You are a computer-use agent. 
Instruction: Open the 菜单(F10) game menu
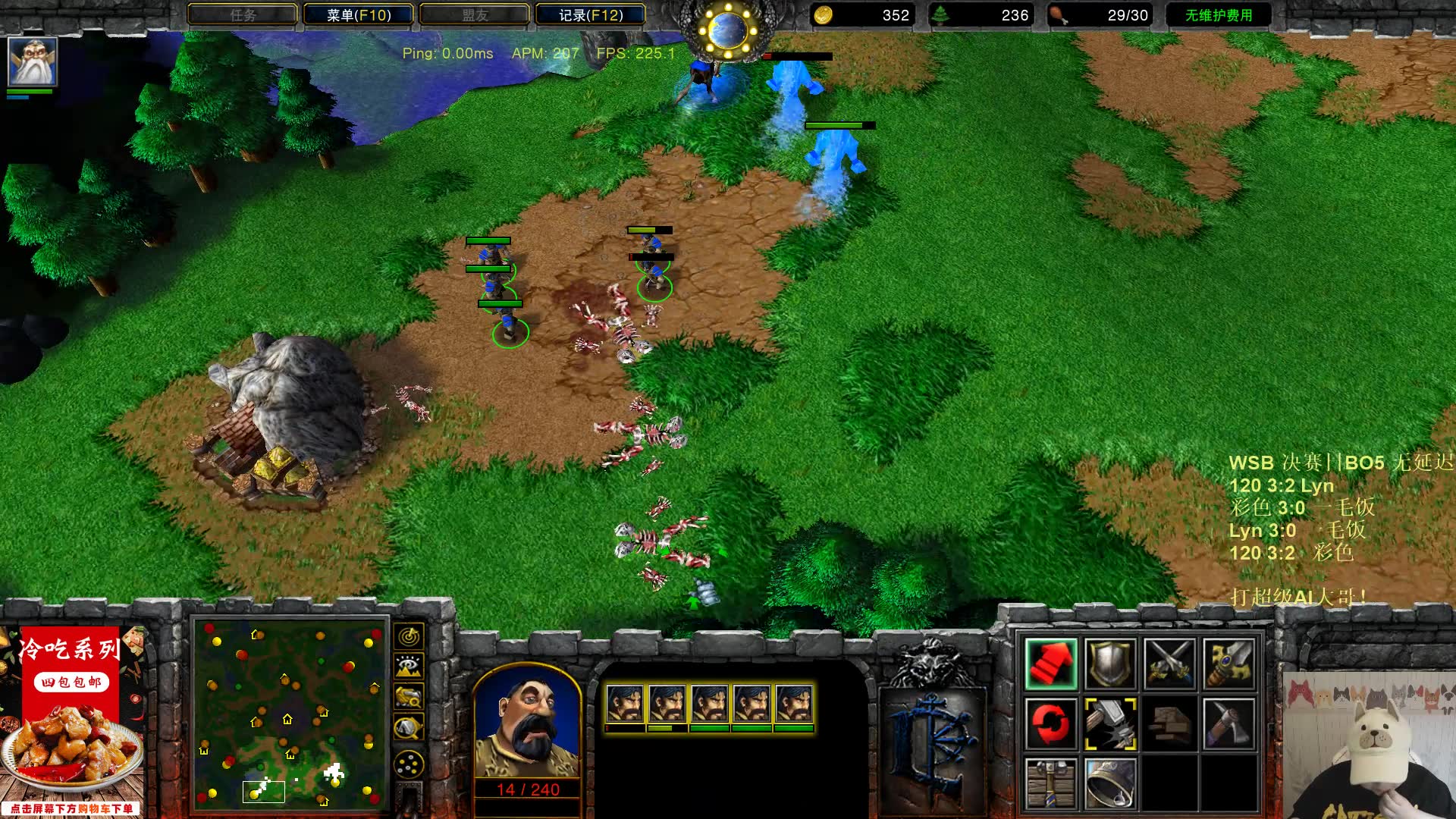(358, 14)
